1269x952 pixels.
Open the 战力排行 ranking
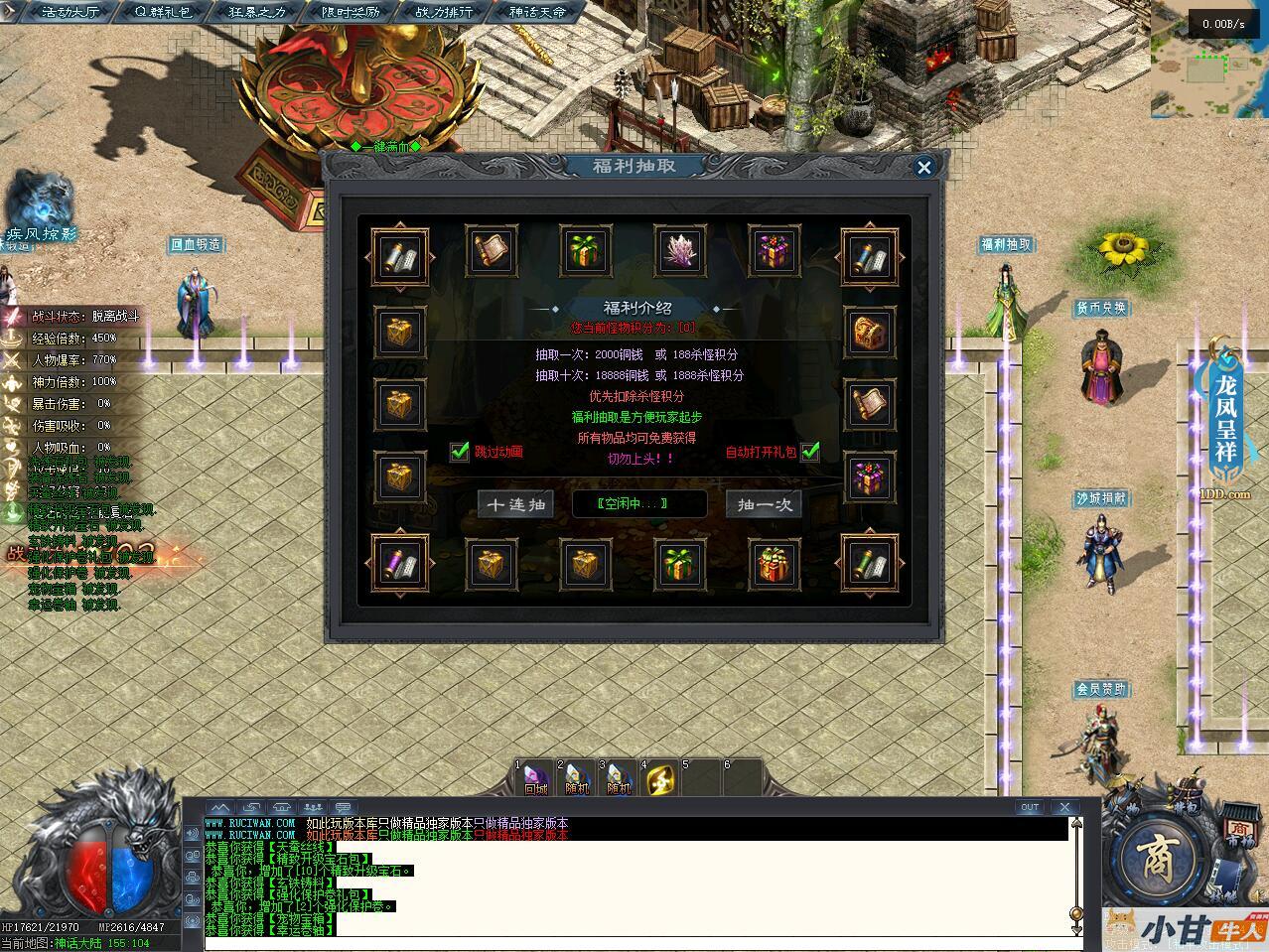coord(444,12)
